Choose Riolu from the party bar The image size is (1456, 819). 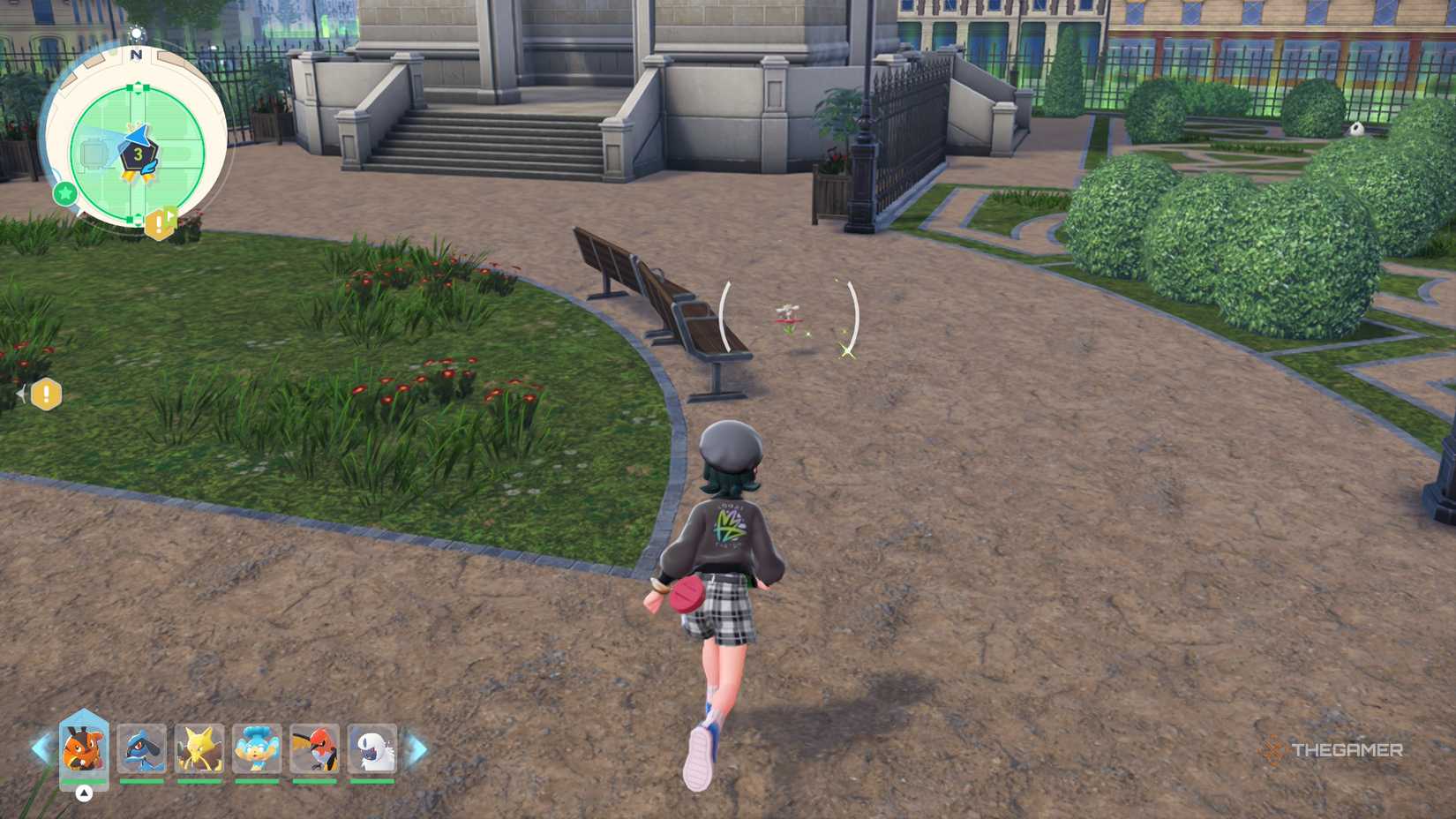coord(141,748)
